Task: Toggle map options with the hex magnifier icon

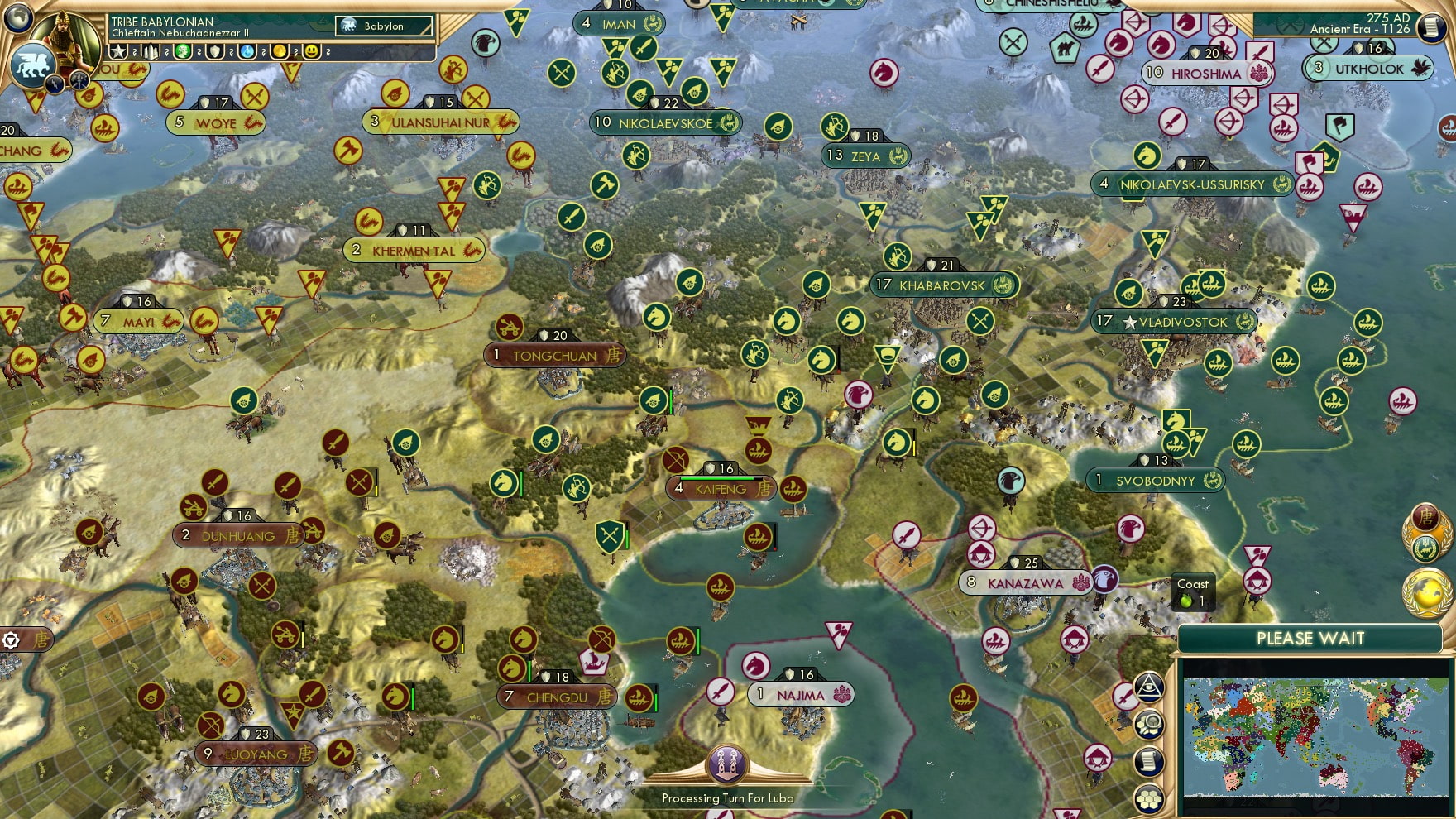Action: pyautogui.click(x=1150, y=724)
